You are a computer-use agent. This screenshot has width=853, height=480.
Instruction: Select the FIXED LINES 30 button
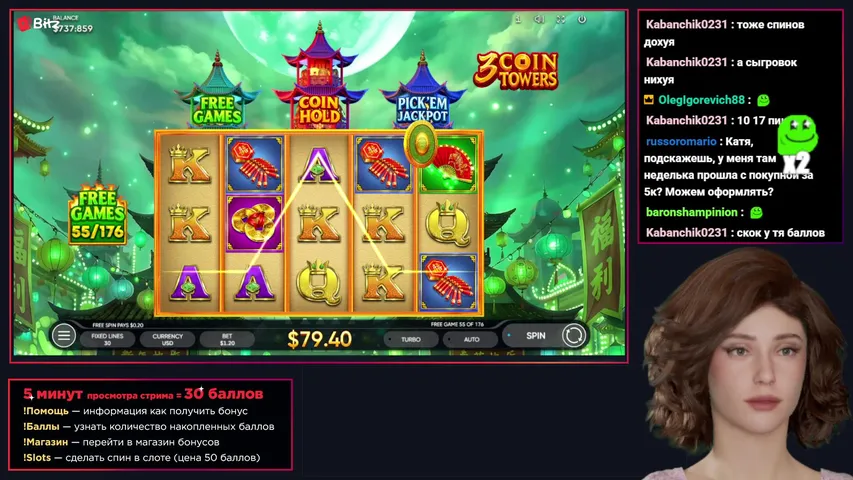tap(100, 339)
